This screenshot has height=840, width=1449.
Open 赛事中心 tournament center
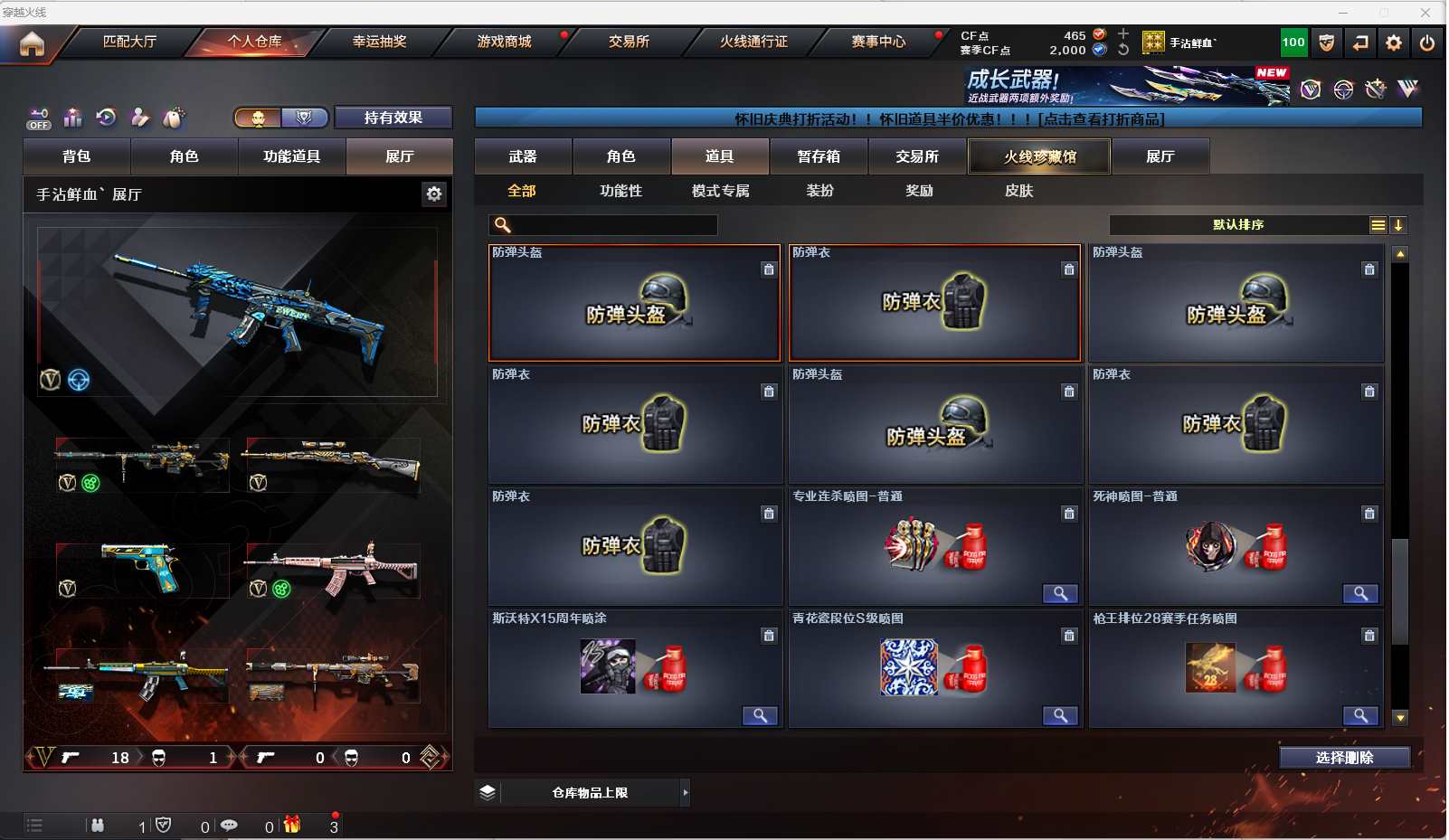click(877, 42)
